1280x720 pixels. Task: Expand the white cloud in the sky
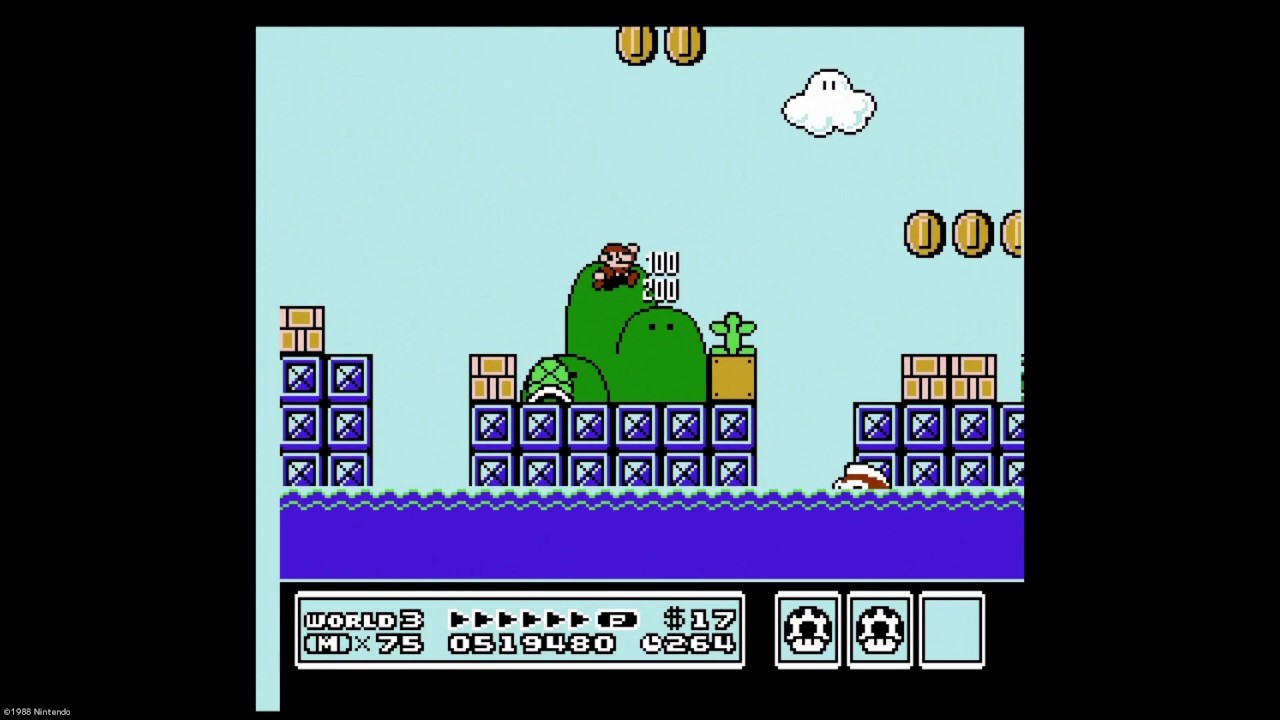(x=828, y=103)
